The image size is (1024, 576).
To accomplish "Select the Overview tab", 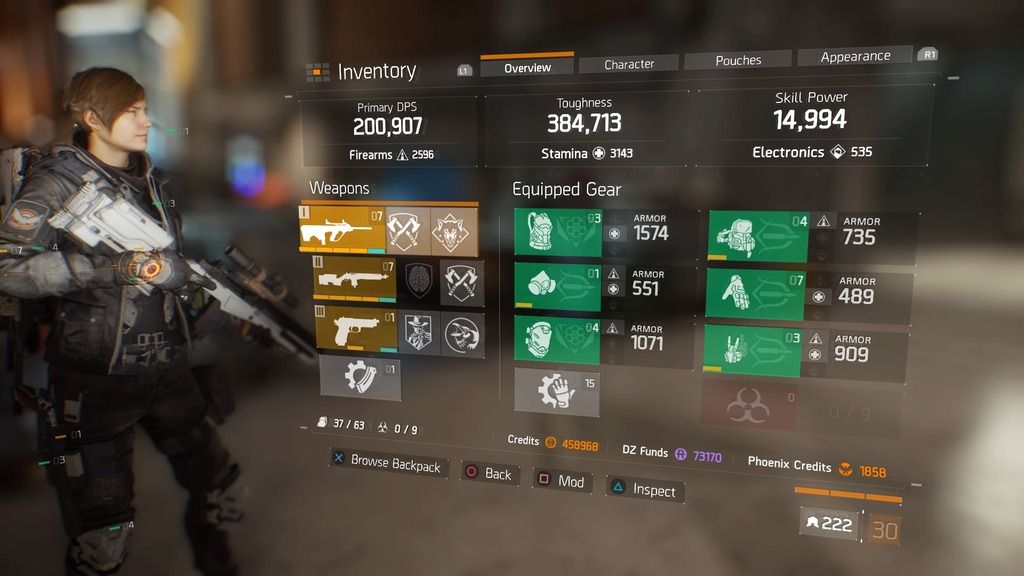I will pyautogui.click(x=527, y=67).
